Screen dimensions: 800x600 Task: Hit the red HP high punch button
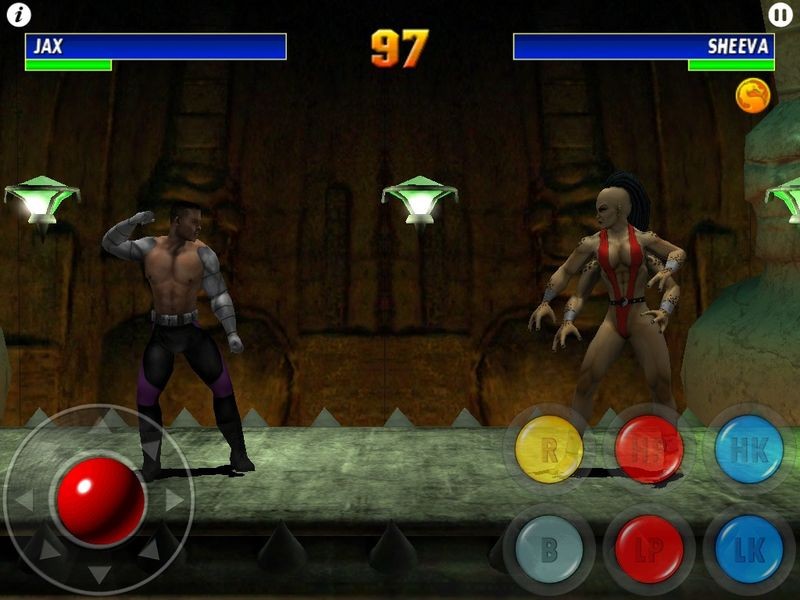649,449
